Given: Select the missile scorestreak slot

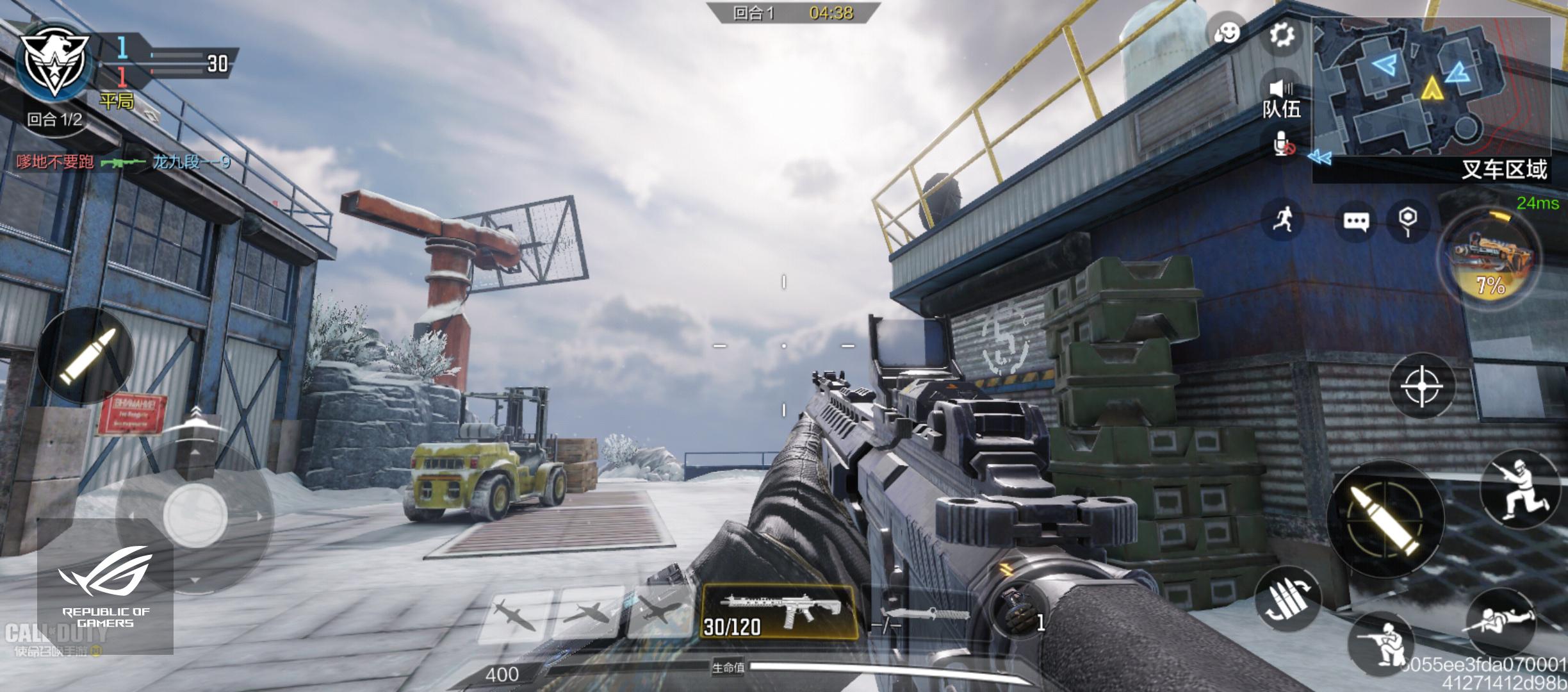Looking at the screenshot, I should [514, 614].
